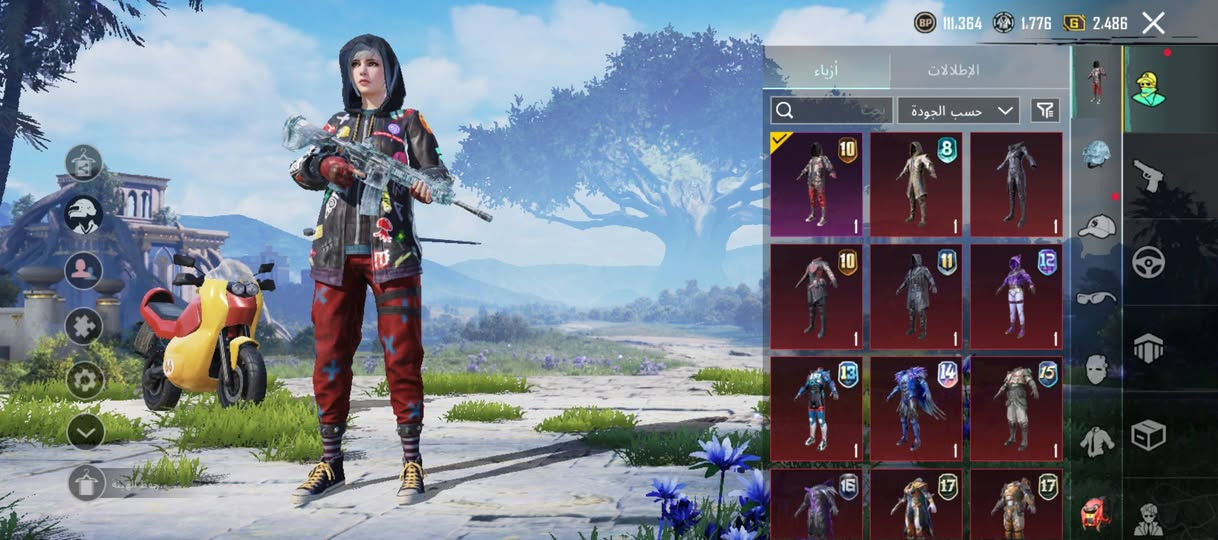Screen dimensions: 1218x540
Task: Switch to the الإطلالات tab
Action: [952, 70]
